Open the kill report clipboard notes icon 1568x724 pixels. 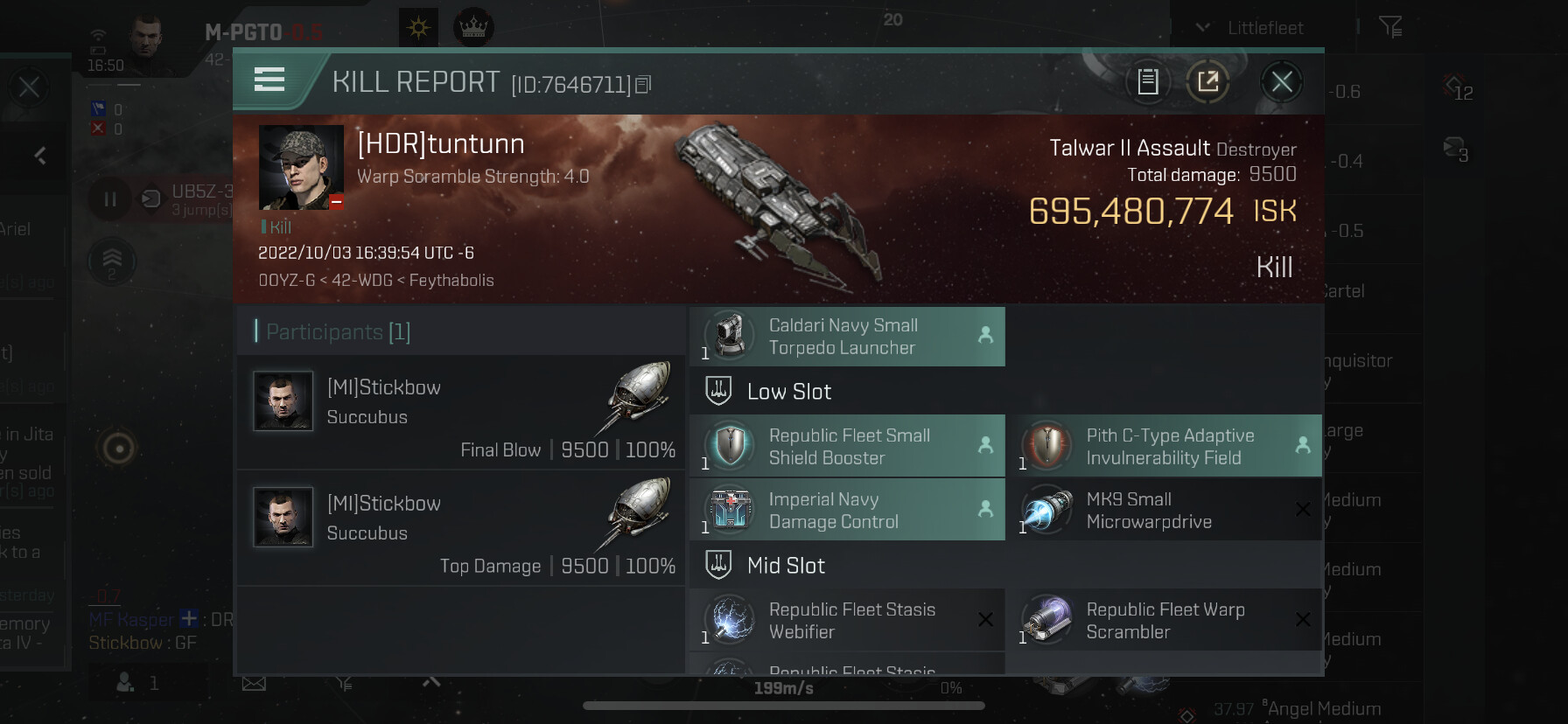click(1147, 82)
